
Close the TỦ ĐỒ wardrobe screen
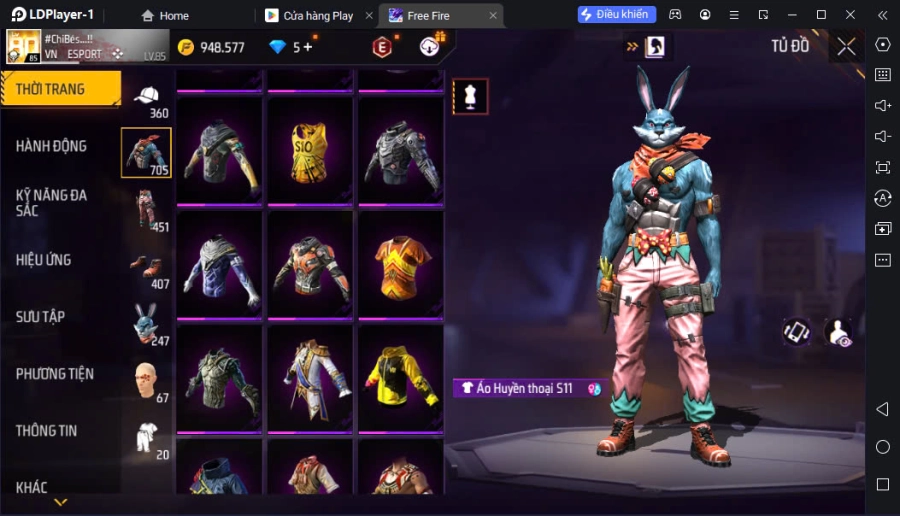(x=846, y=46)
